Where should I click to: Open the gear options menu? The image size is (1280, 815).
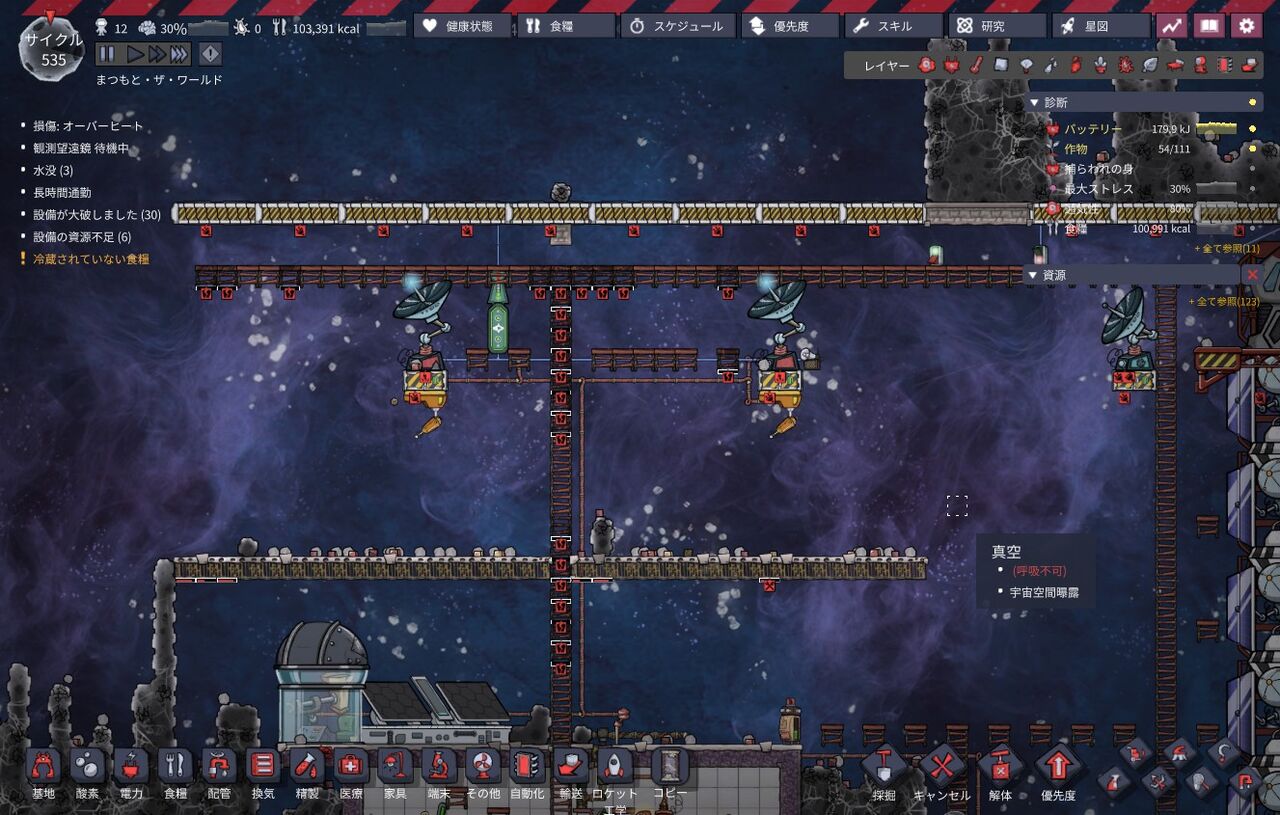(x=1246, y=26)
